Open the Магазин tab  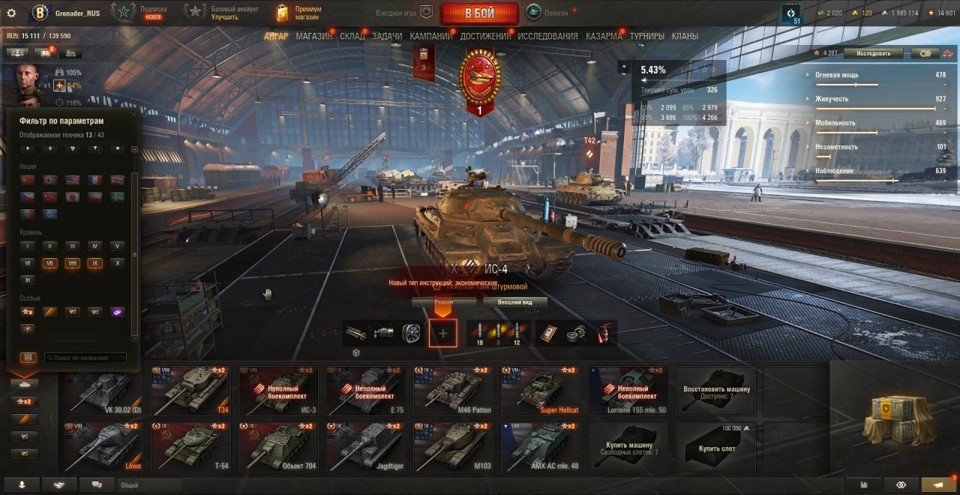coord(315,36)
